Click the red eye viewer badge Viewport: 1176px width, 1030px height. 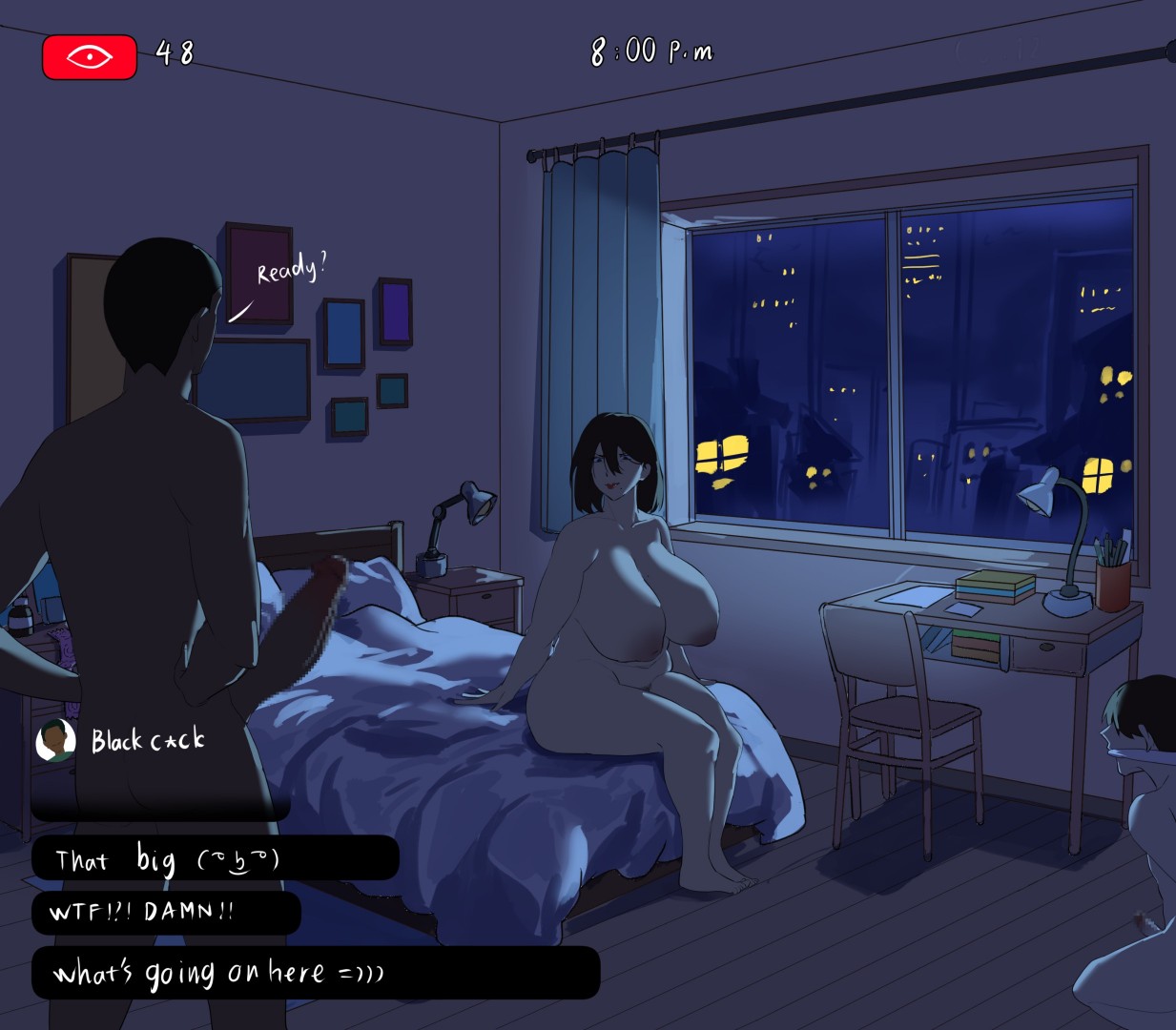tap(90, 57)
